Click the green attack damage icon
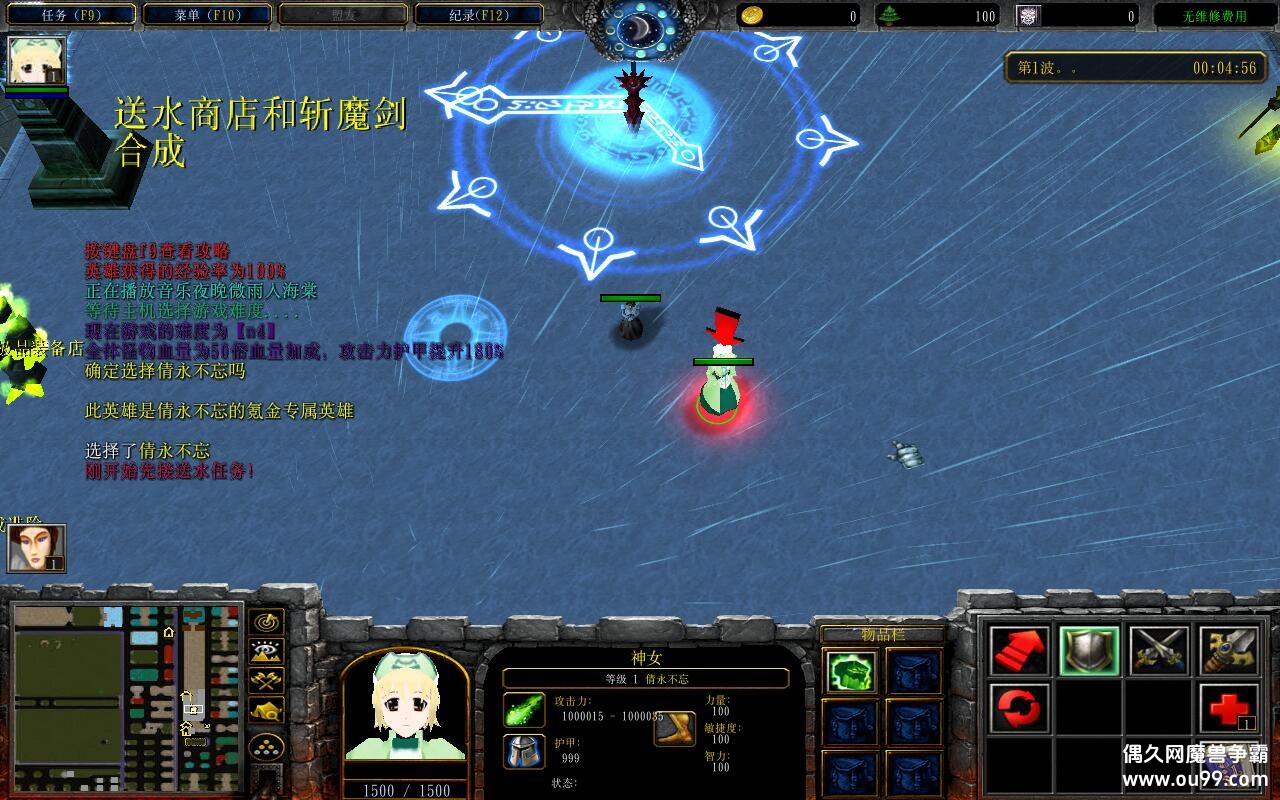 524,709
